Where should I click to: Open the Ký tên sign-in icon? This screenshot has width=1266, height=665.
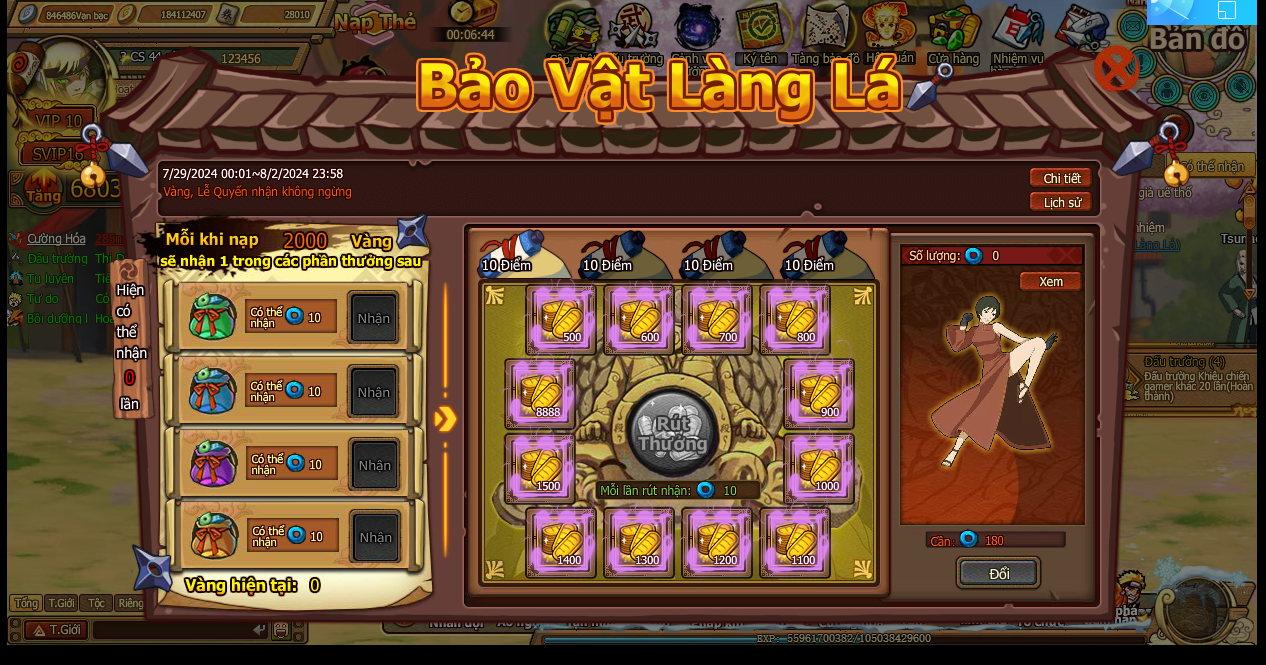click(760, 35)
